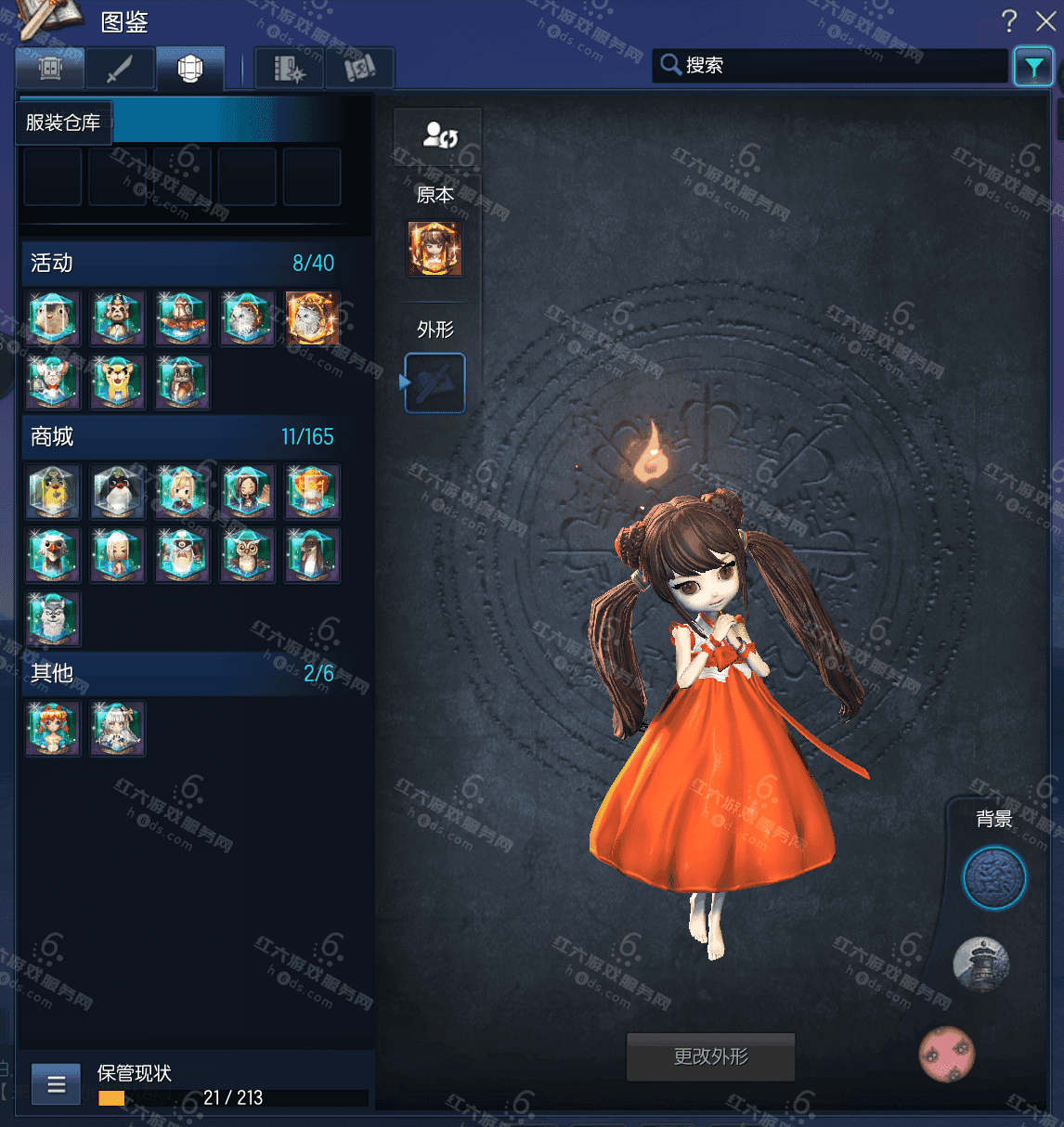The image size is (1064, 1127).
Task: Choose the temple pagoda background
Action: click(x=980, y=965)
